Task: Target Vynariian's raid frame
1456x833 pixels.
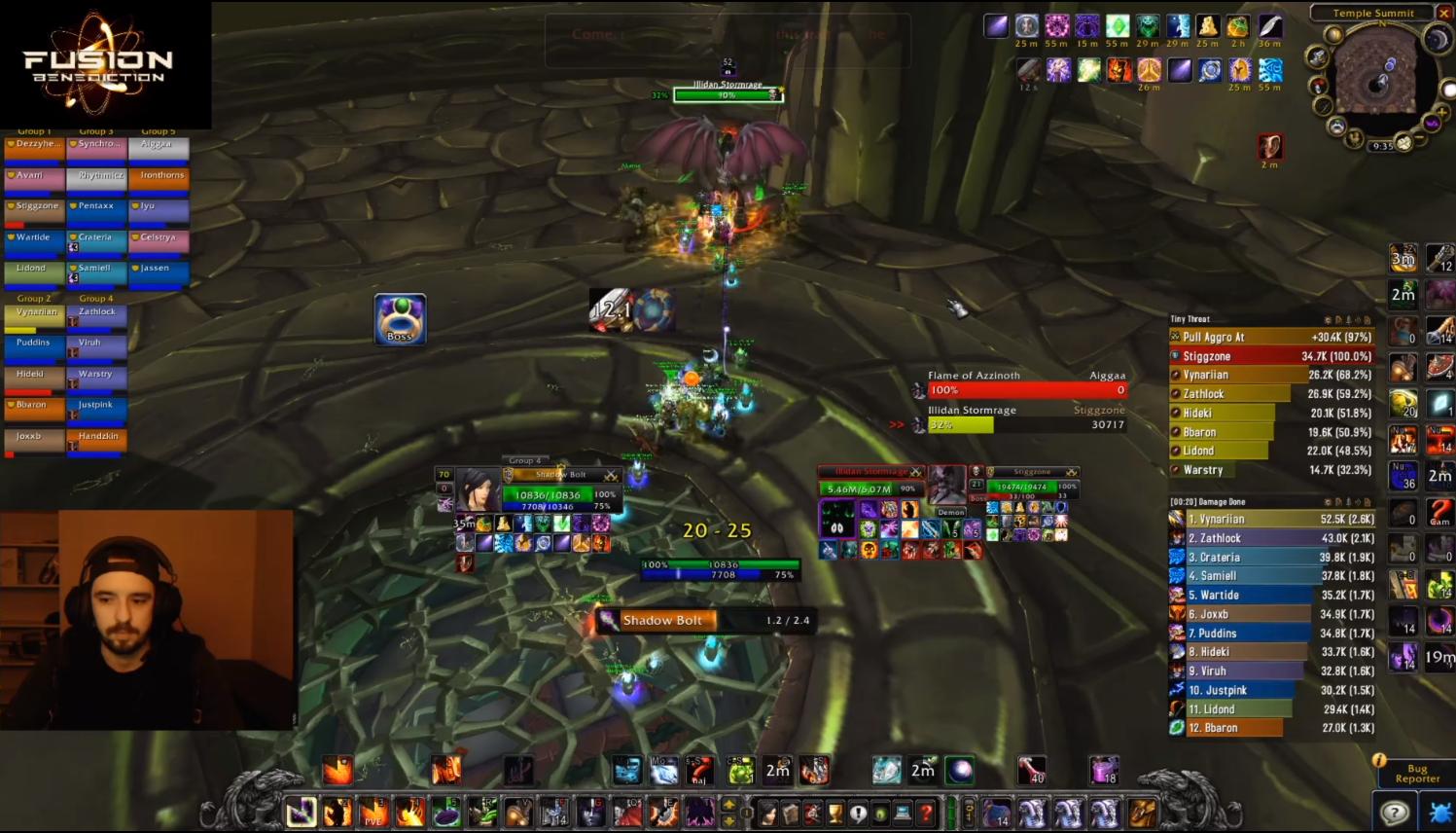Action: click(x=34, y=313)
